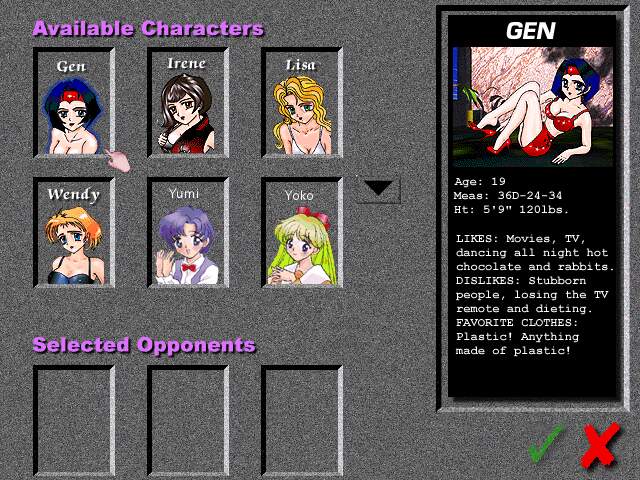
Task: Pick Lisa's portrait tile
Action: (x=301, y=103)
